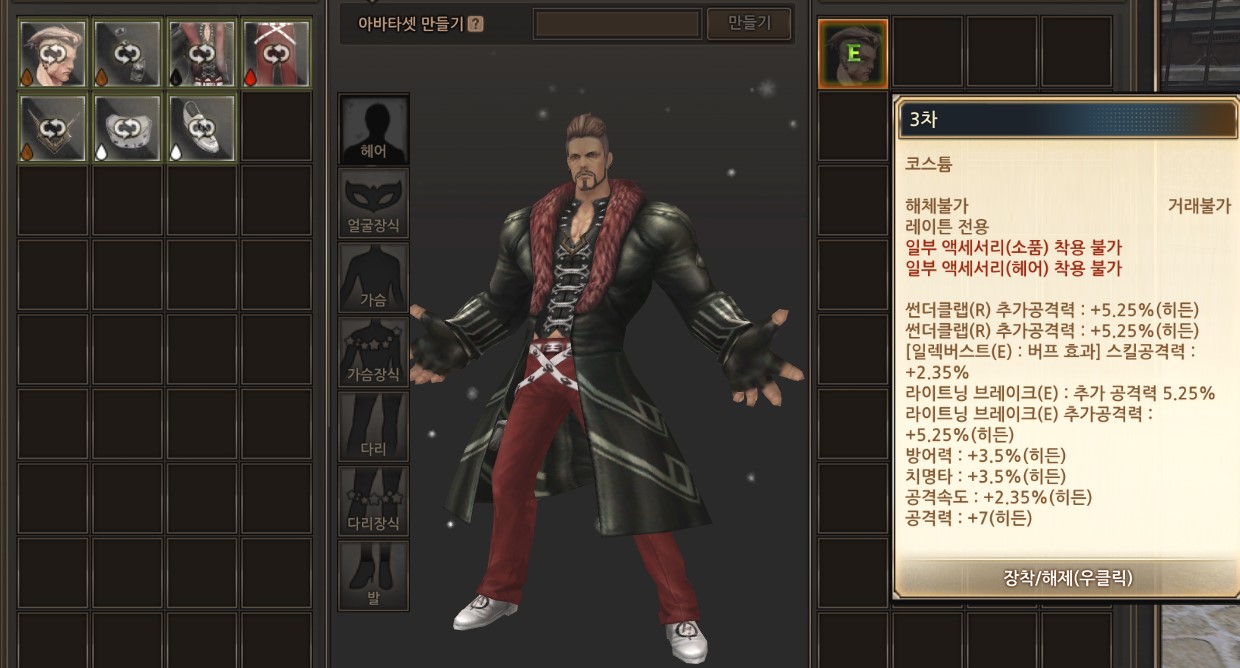Click 장착/해제(우클릭) equip/unequip button in tooltip
Image resolution: width=1240 pixels, height=668 pixels.
[x=1066, y=578]
